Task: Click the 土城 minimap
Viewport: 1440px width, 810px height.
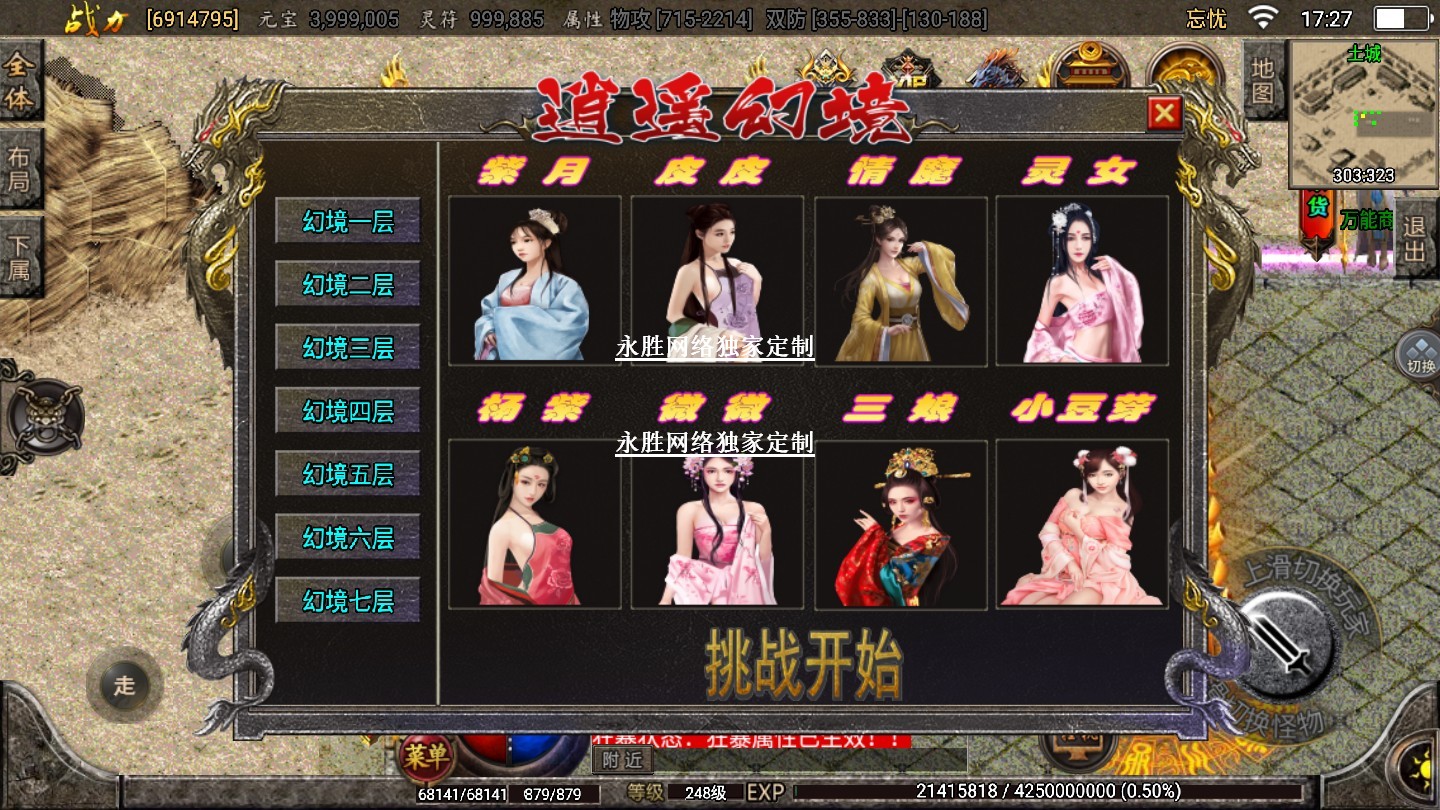Action: (1363, 115)
